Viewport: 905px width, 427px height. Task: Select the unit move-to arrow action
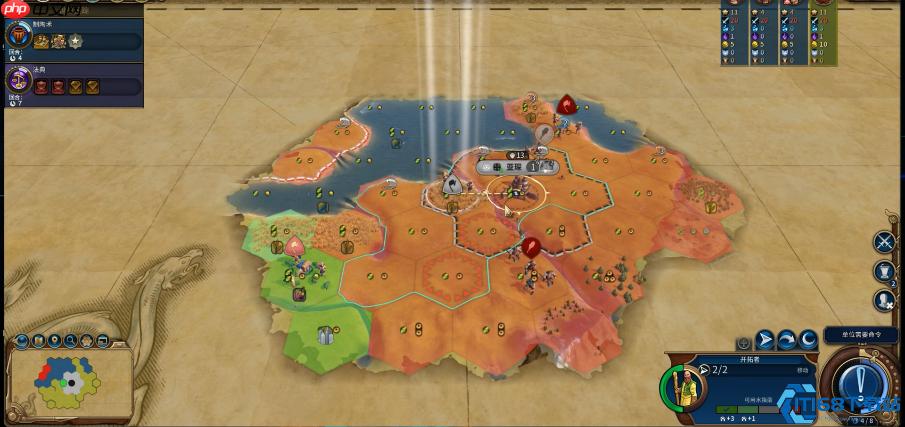point(764,340)
